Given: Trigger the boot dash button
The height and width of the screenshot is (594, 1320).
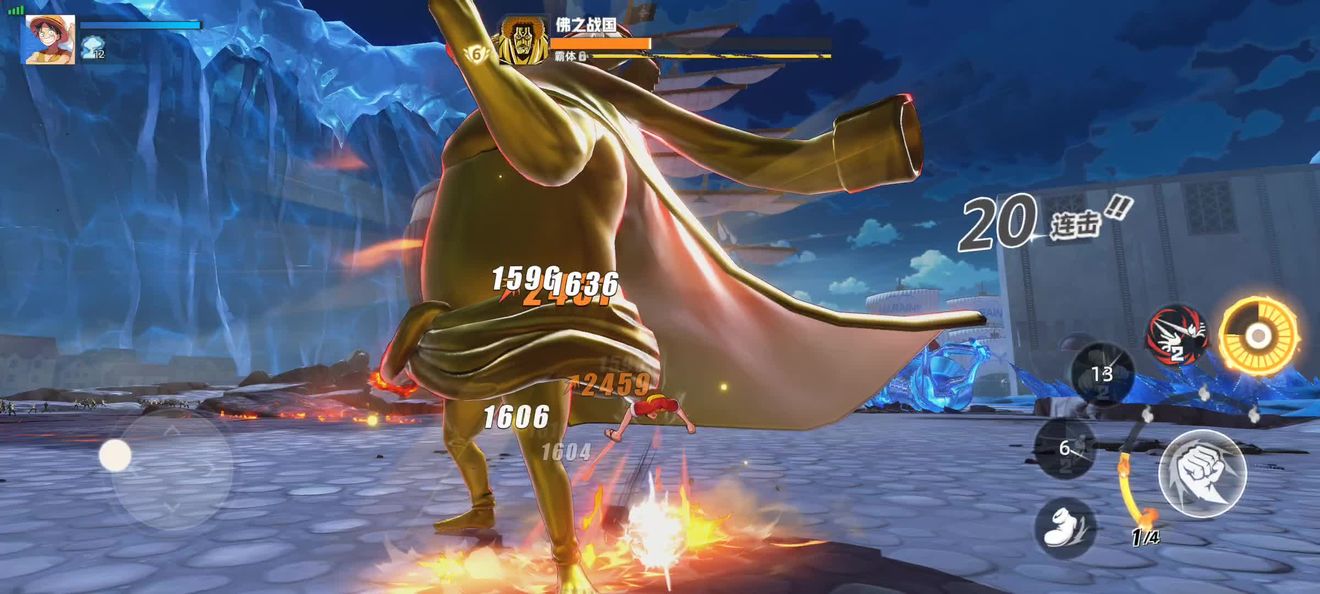Looking at the screenshot, I should click(x=1065, y=527).
